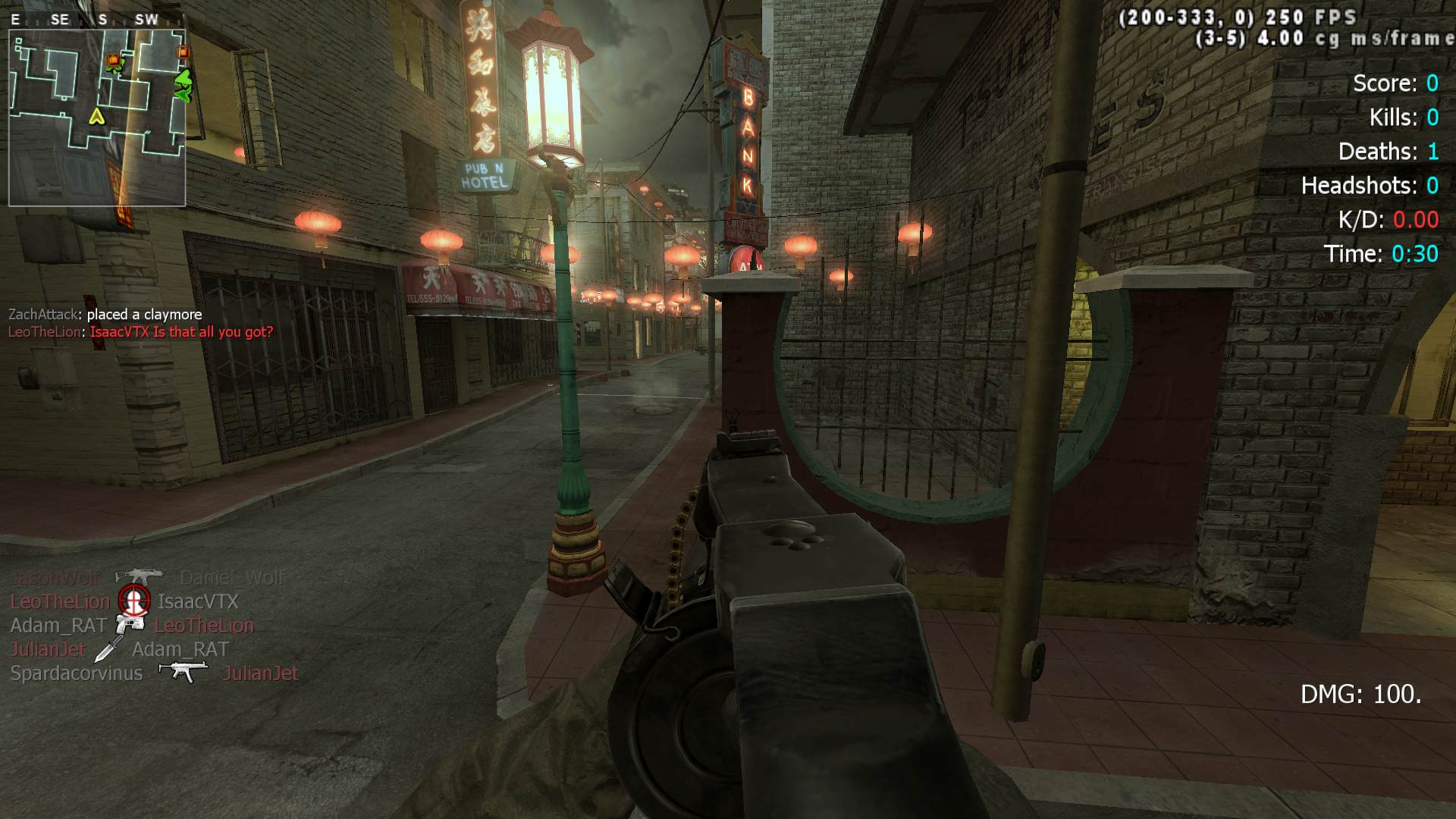Click the headshot icon in the kill feed
This screenshot has width=1456, height=819.
134,601
